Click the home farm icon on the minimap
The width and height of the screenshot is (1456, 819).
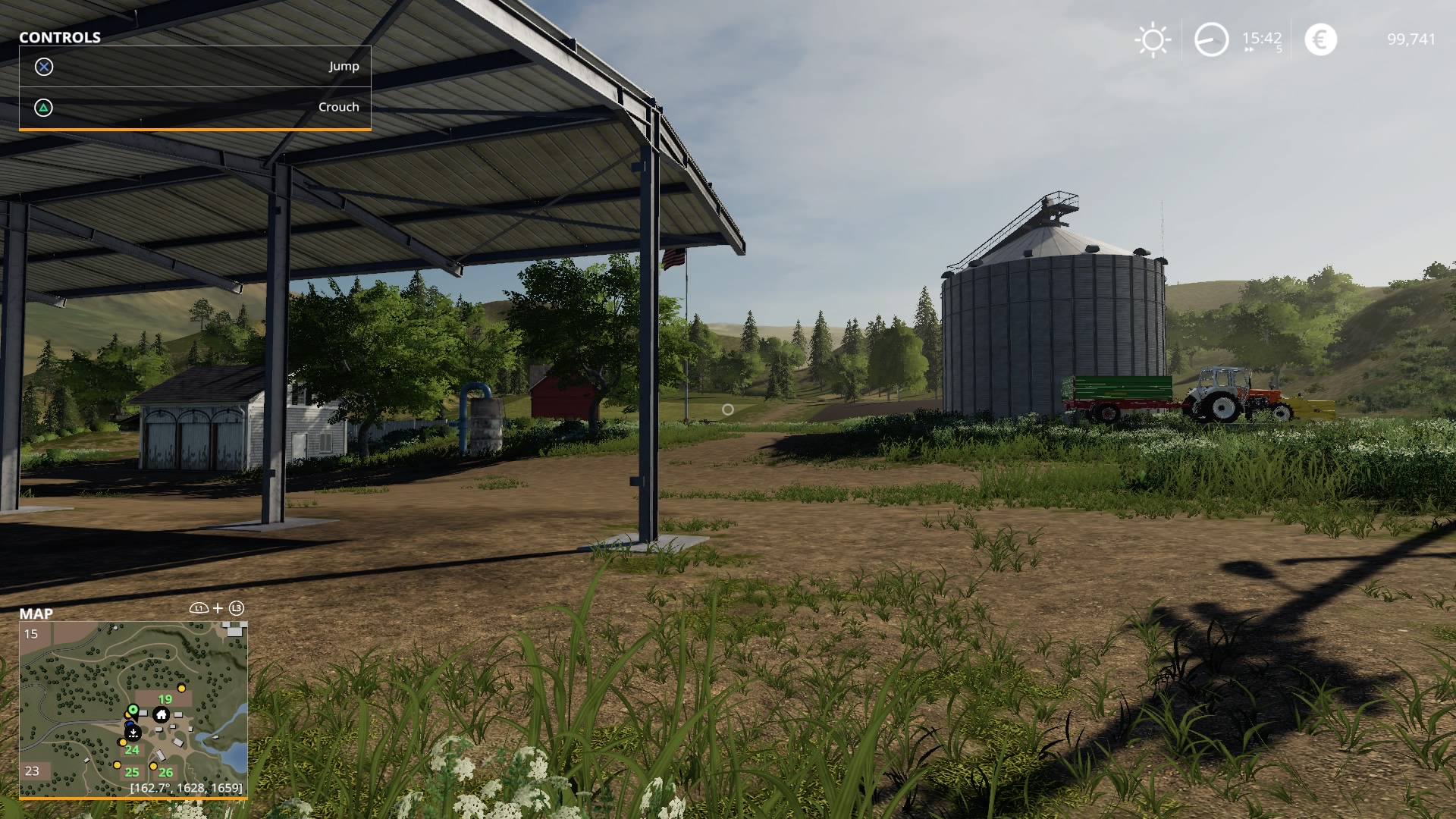[162, 714]
